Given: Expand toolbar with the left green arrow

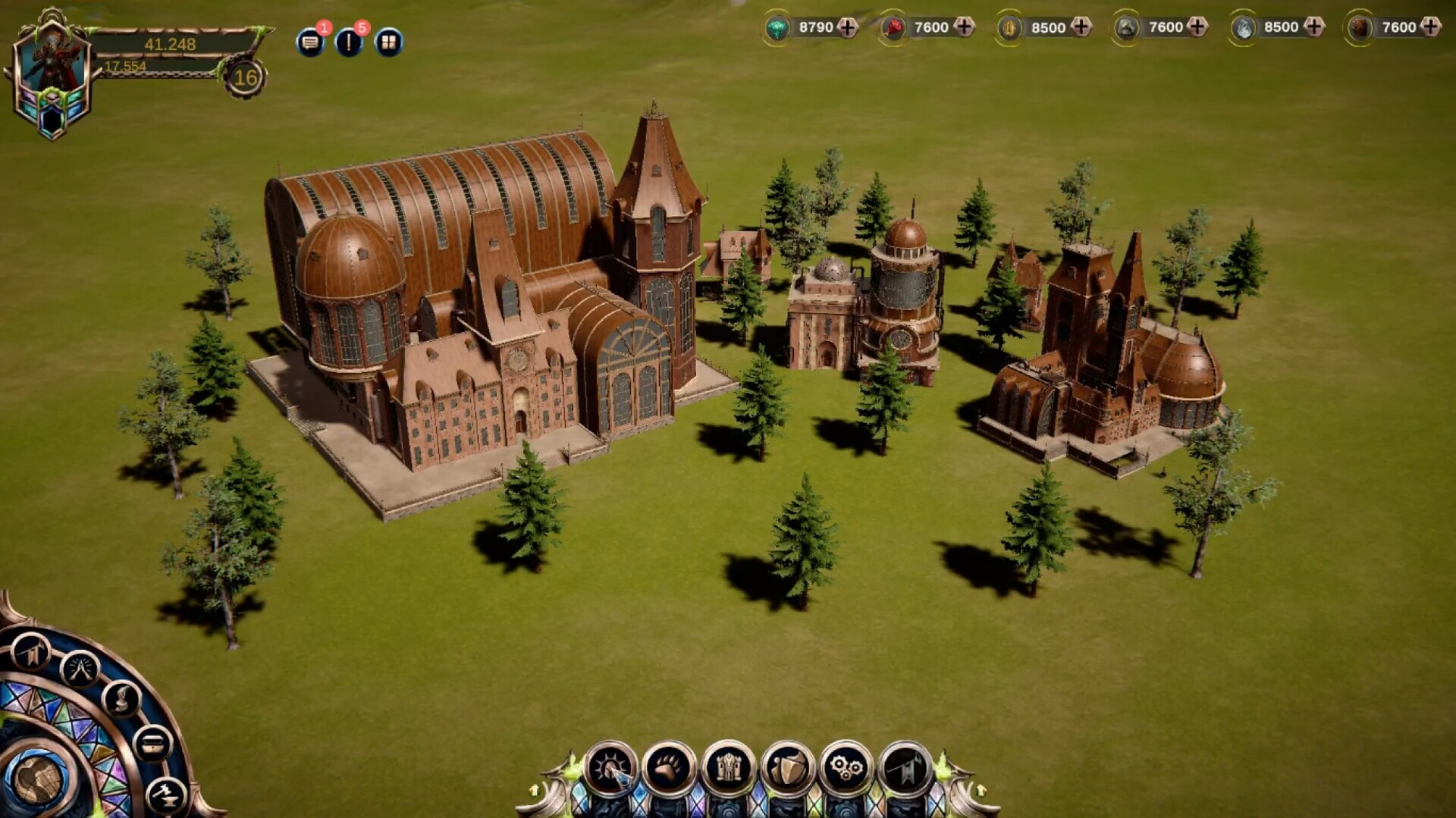Looking at the screenshot, I should point(534,790).
